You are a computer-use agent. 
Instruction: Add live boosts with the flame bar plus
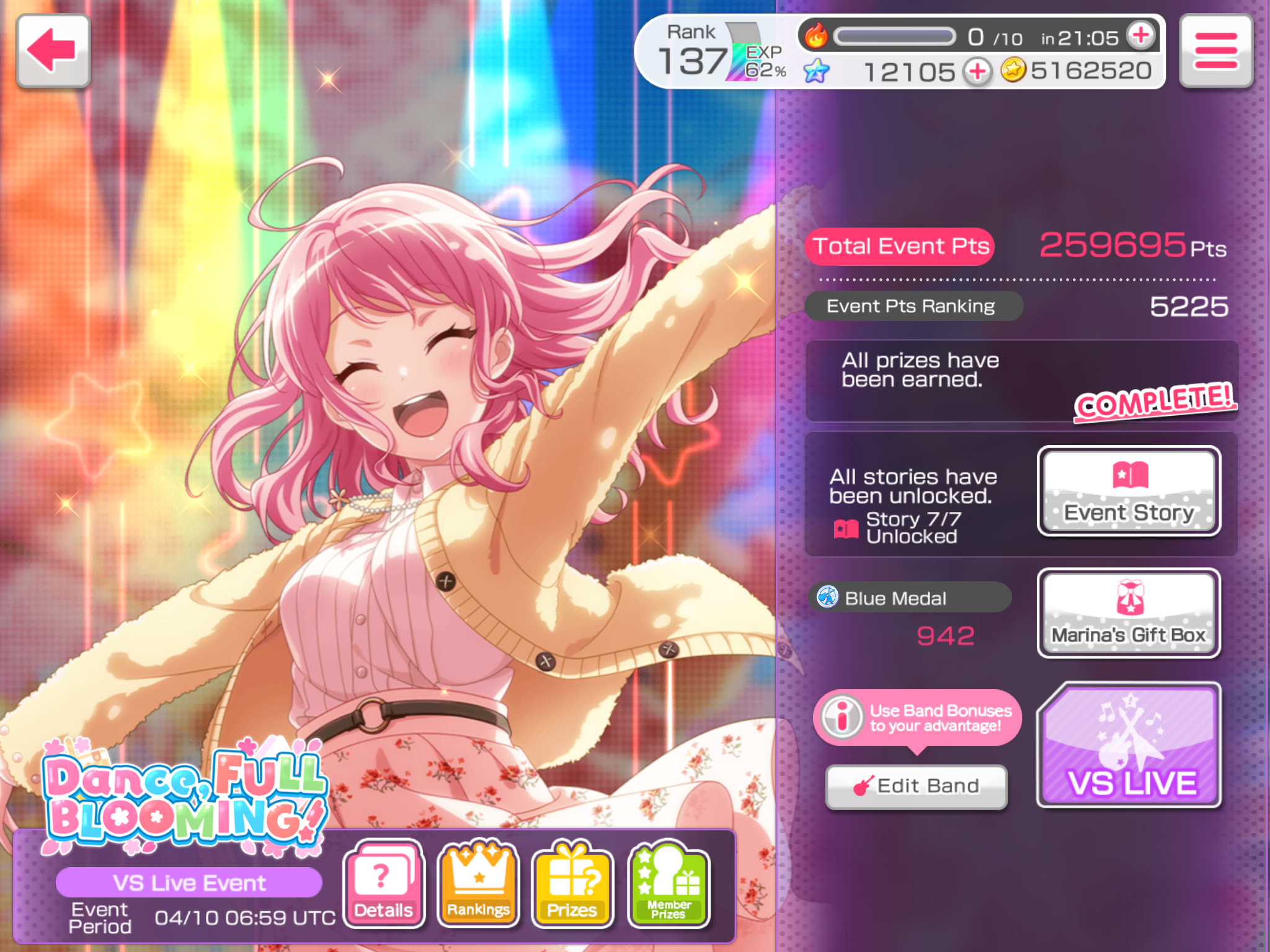(1142, 36)
